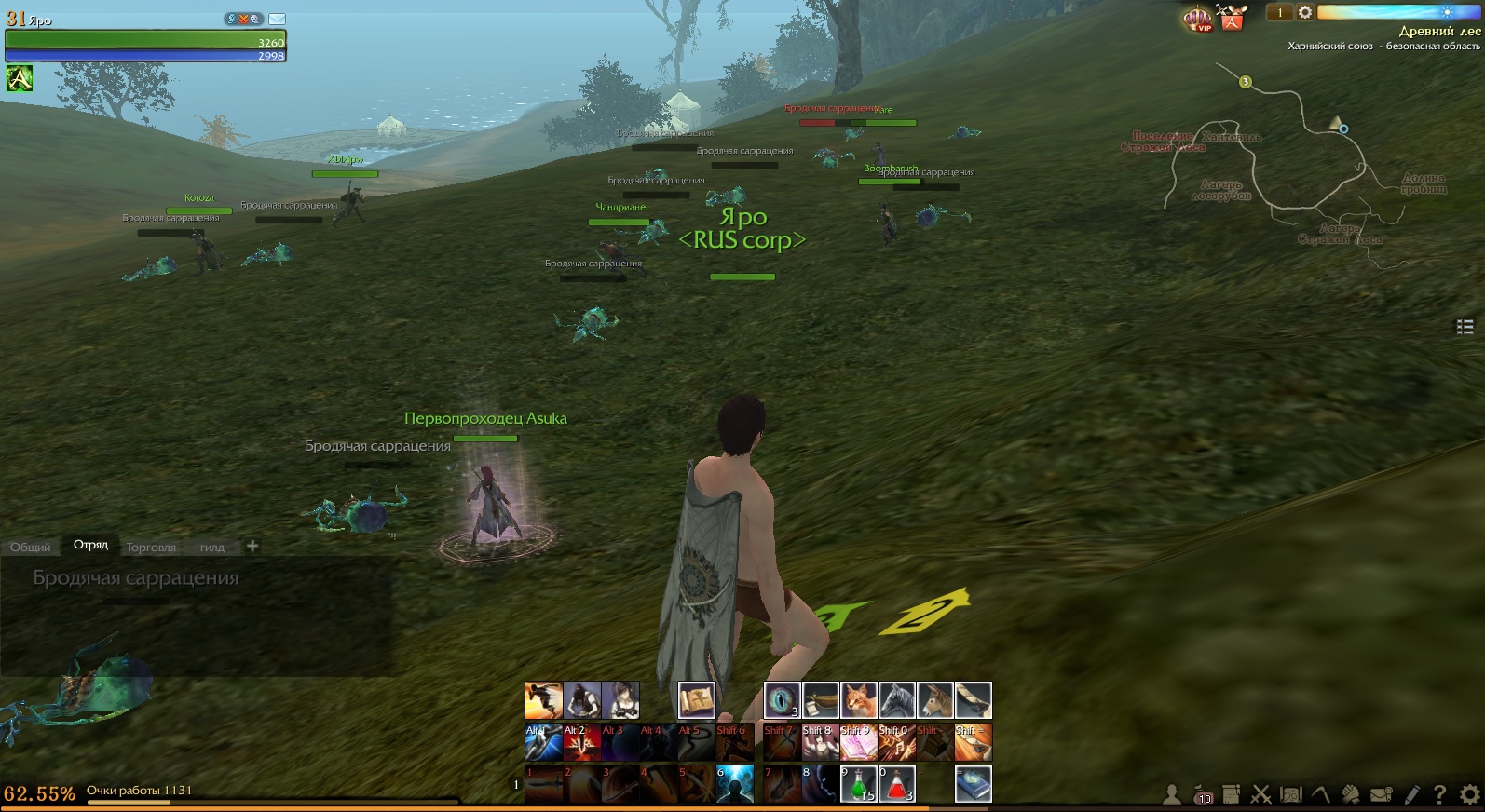Summon the orange cat pet

[x=858, y=700]
